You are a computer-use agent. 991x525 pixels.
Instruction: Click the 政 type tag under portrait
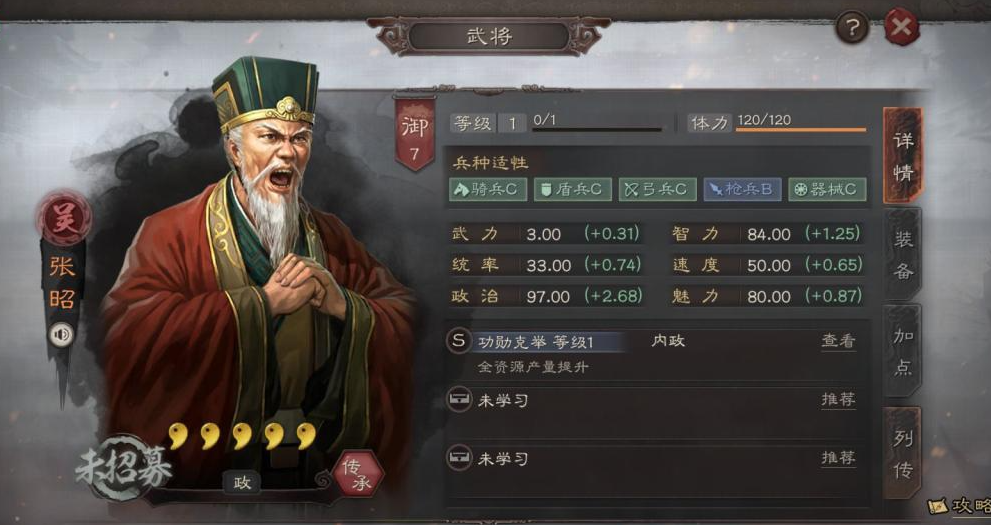pos(242,482)
